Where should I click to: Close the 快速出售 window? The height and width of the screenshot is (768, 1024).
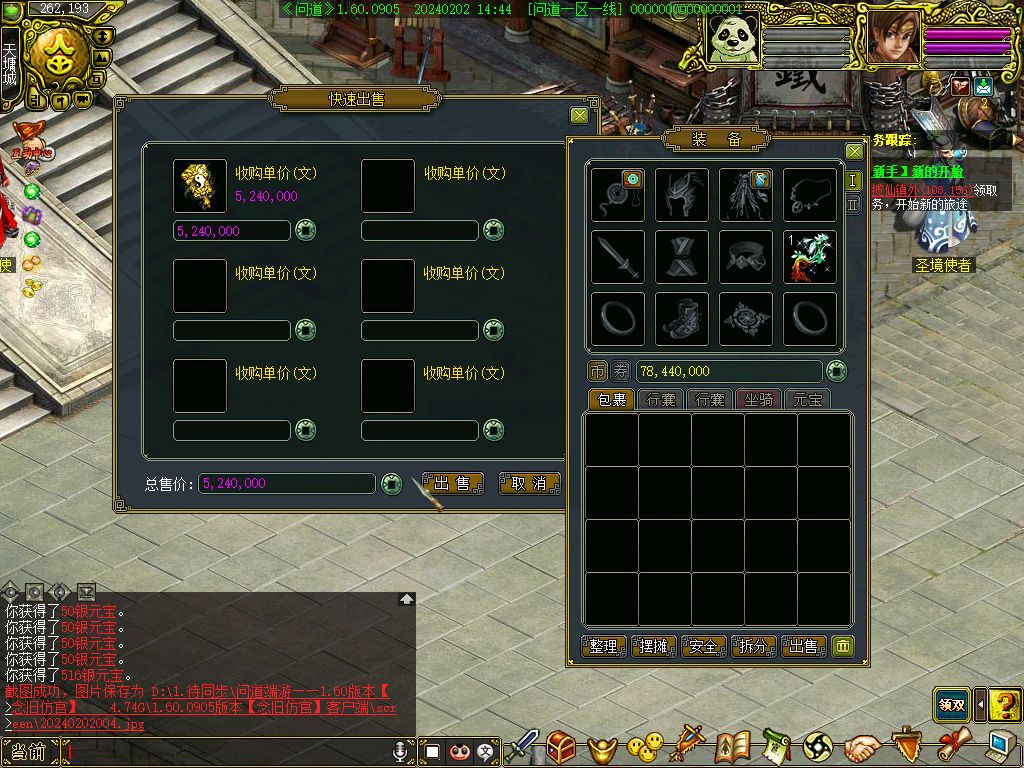(579, 115)
